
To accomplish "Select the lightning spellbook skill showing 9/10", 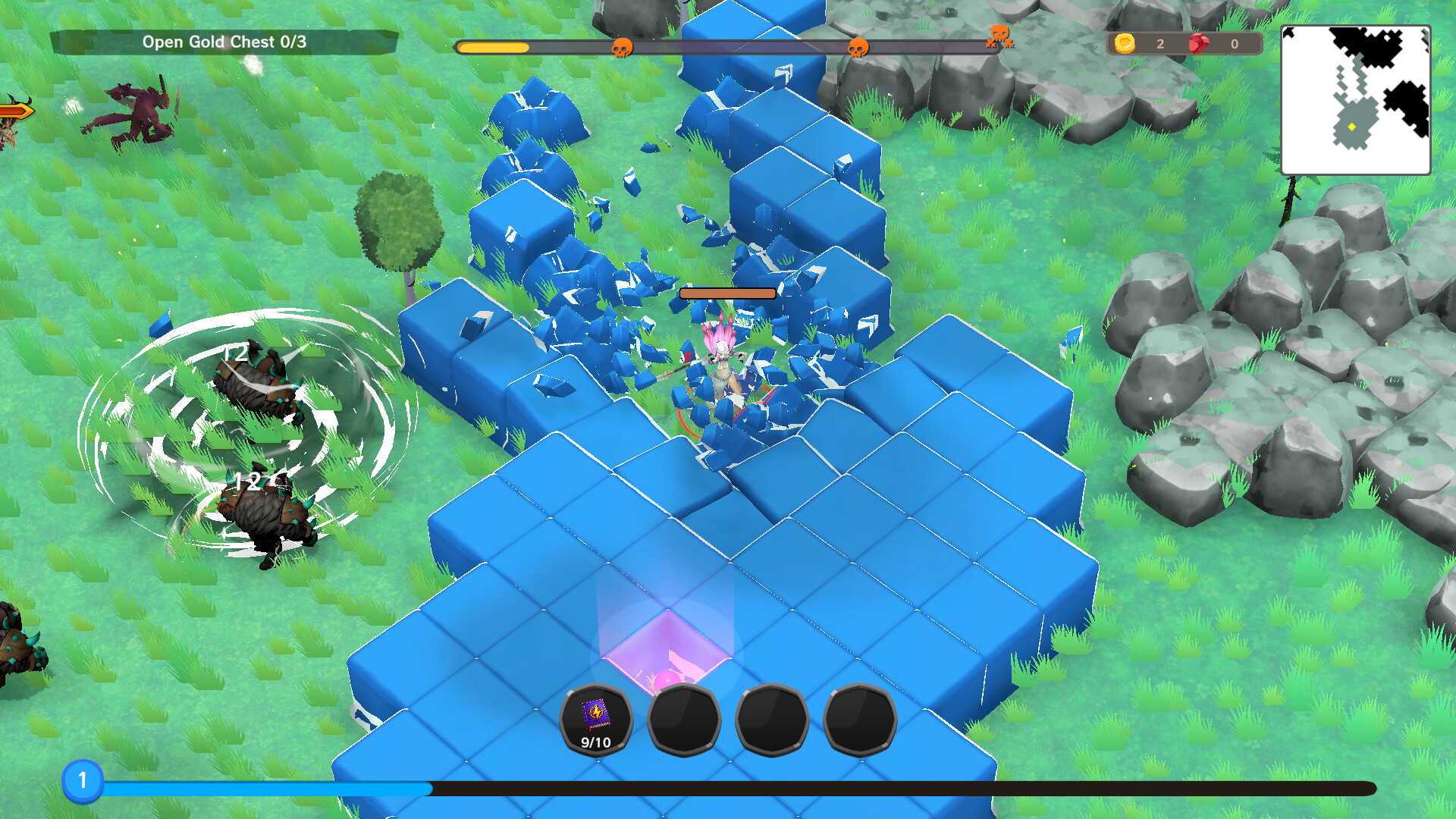I will [x=595, y=719].
